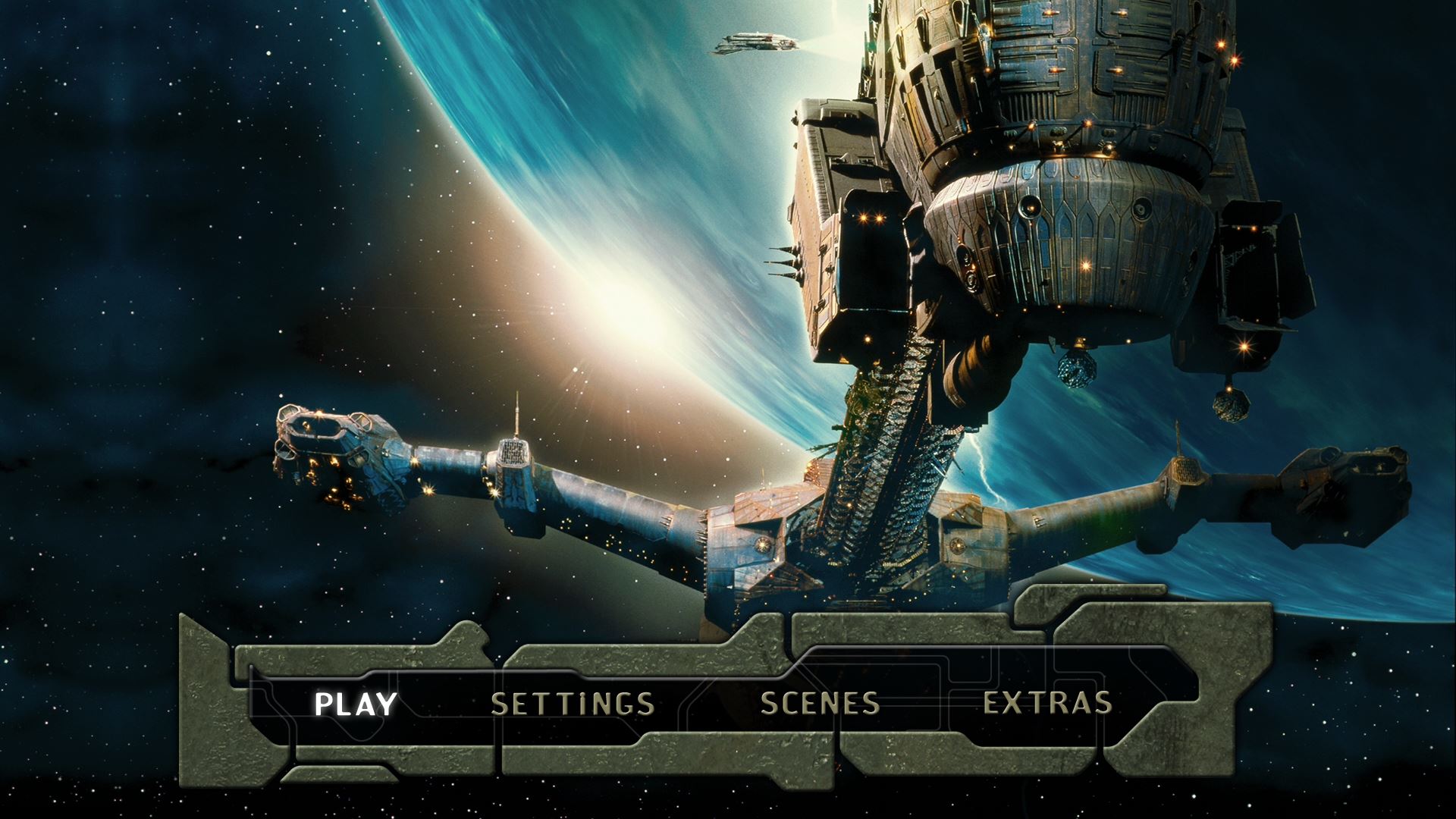Open the SETTINGS menu
Viewport: 1456px width, 819px height.
pyautogui.click(x=573, y=704)
